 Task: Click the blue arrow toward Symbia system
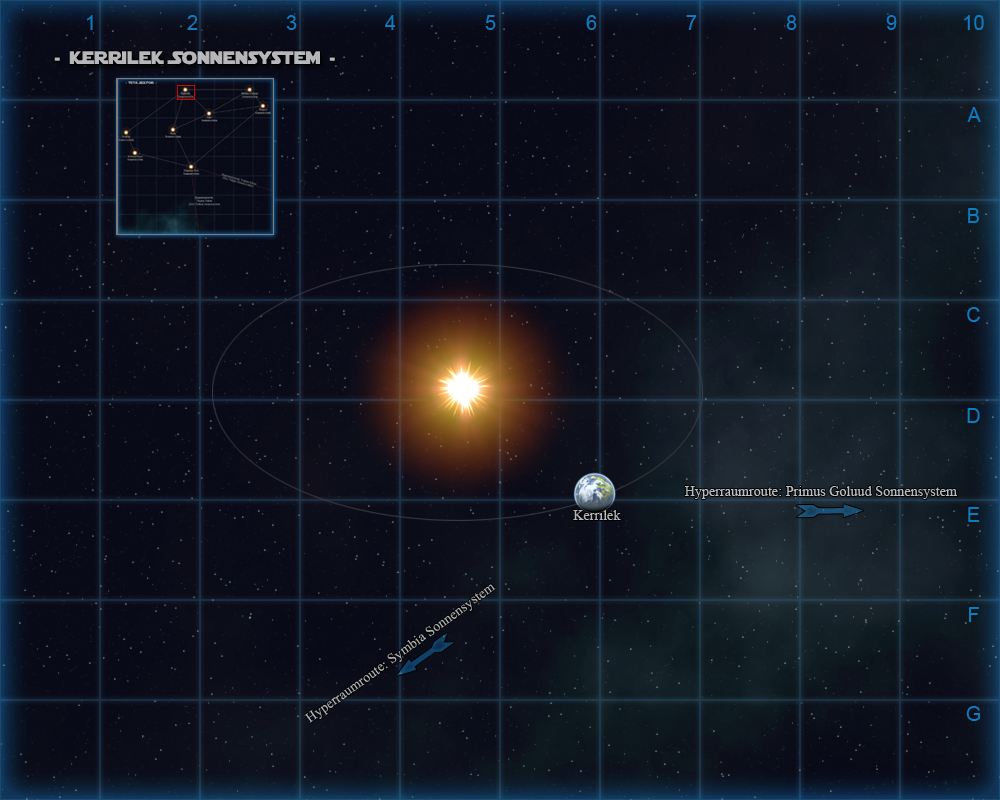[x=425, y=655]
